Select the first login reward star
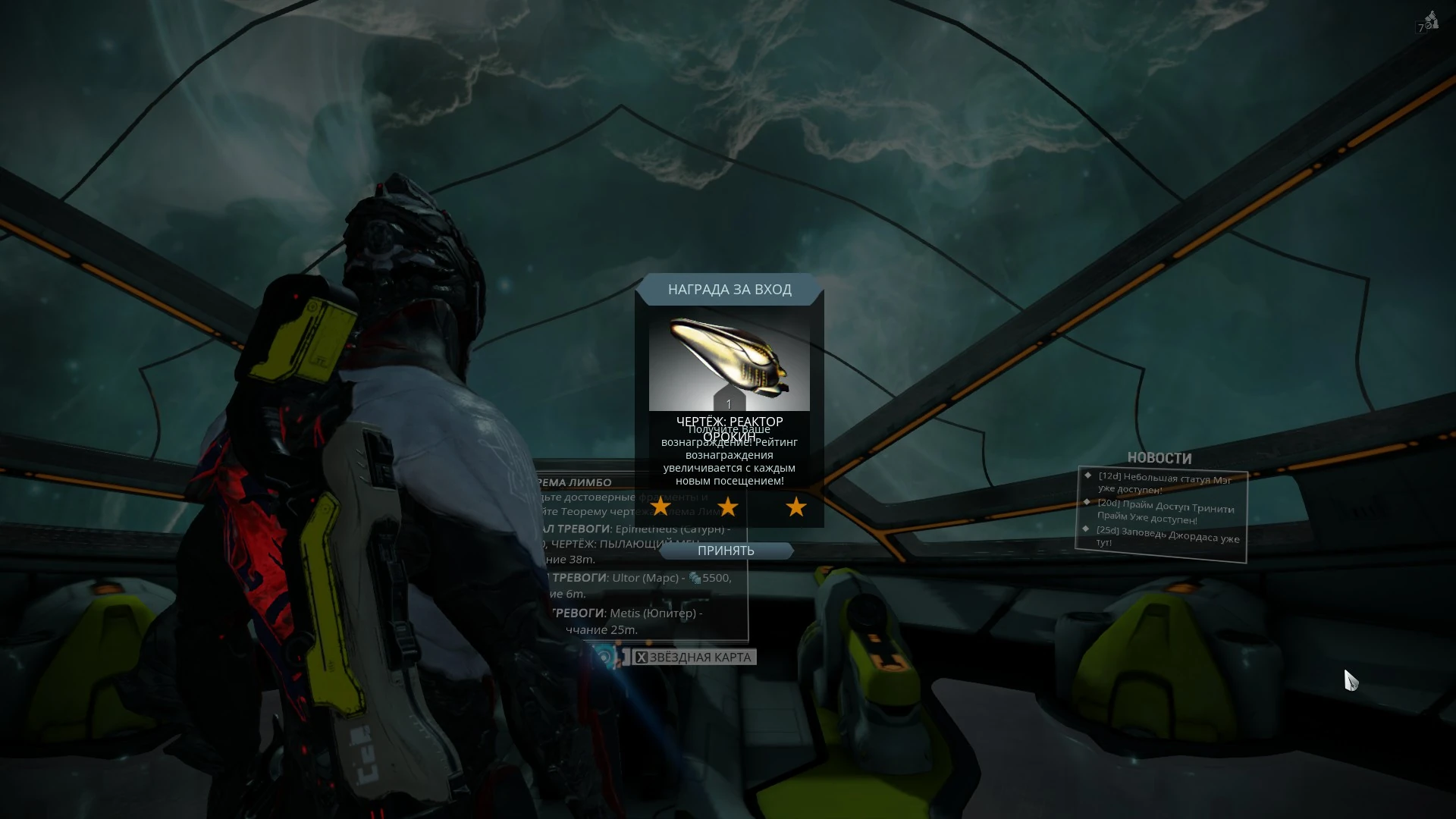Viewport: 1456px width, 819px height. (x=660, y=507)
